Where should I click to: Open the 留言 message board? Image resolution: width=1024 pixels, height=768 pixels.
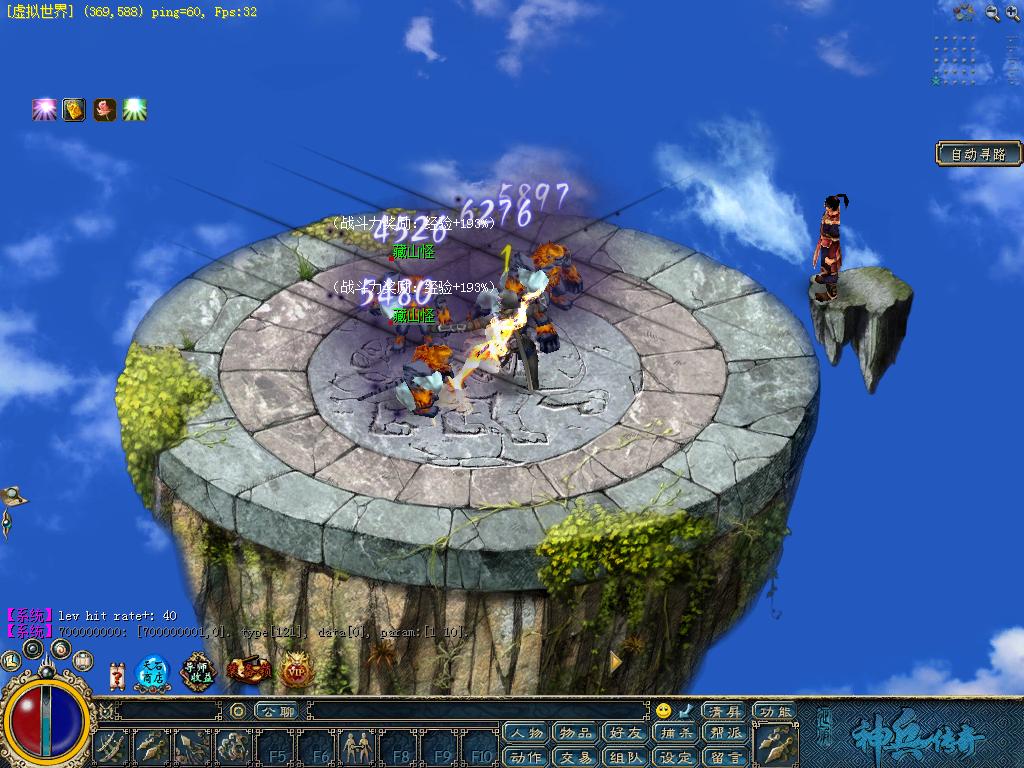pyautogui.click(x=725, y=757)
